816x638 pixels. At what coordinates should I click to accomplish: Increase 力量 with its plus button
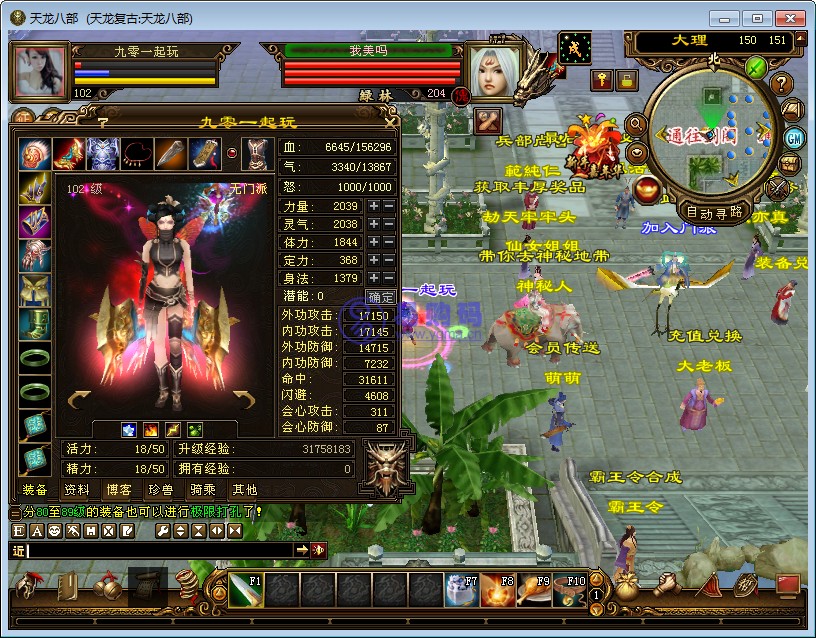tap(374, 206)
